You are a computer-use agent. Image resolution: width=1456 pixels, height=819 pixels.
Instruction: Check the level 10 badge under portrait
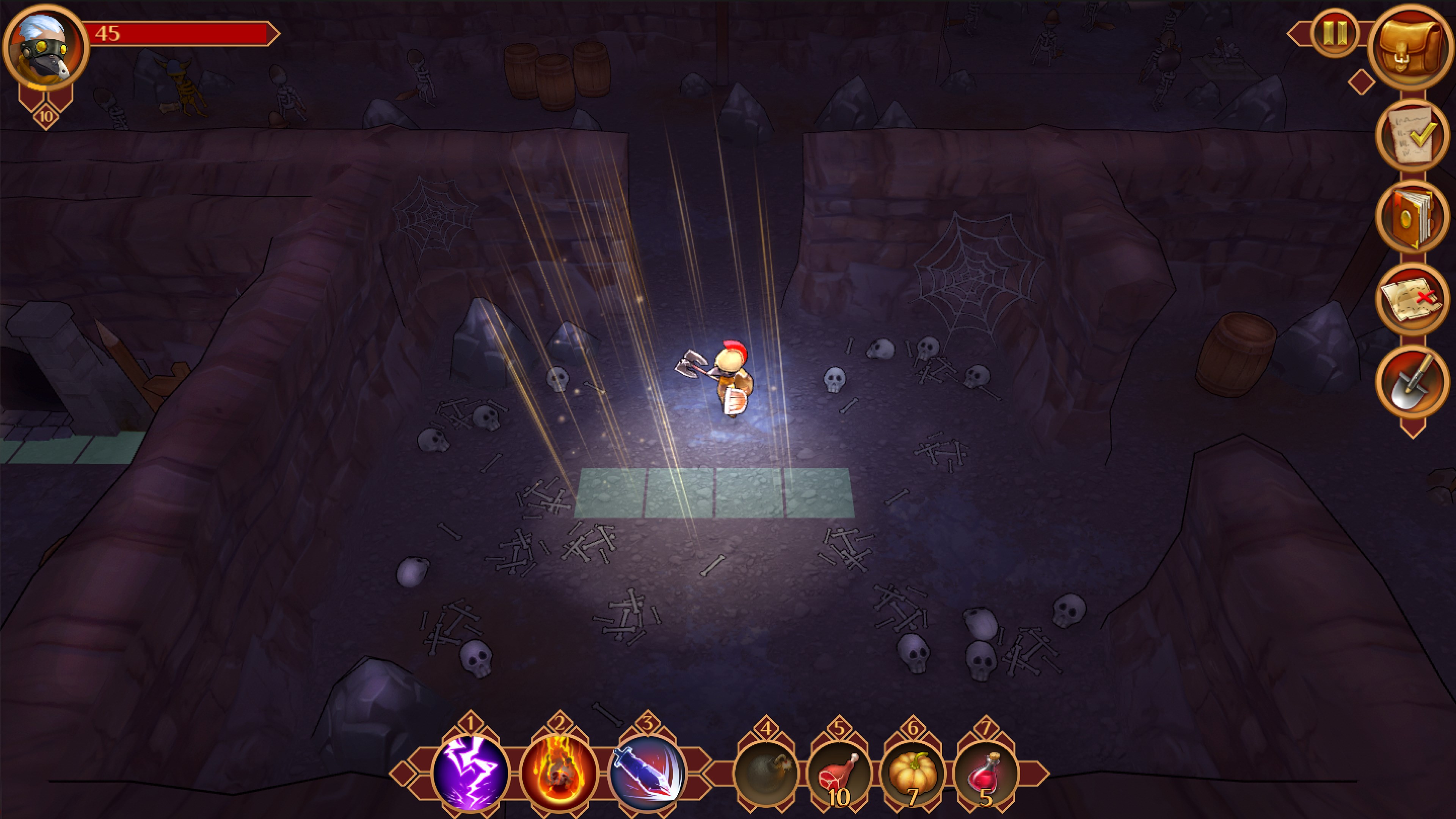(46, 116)
